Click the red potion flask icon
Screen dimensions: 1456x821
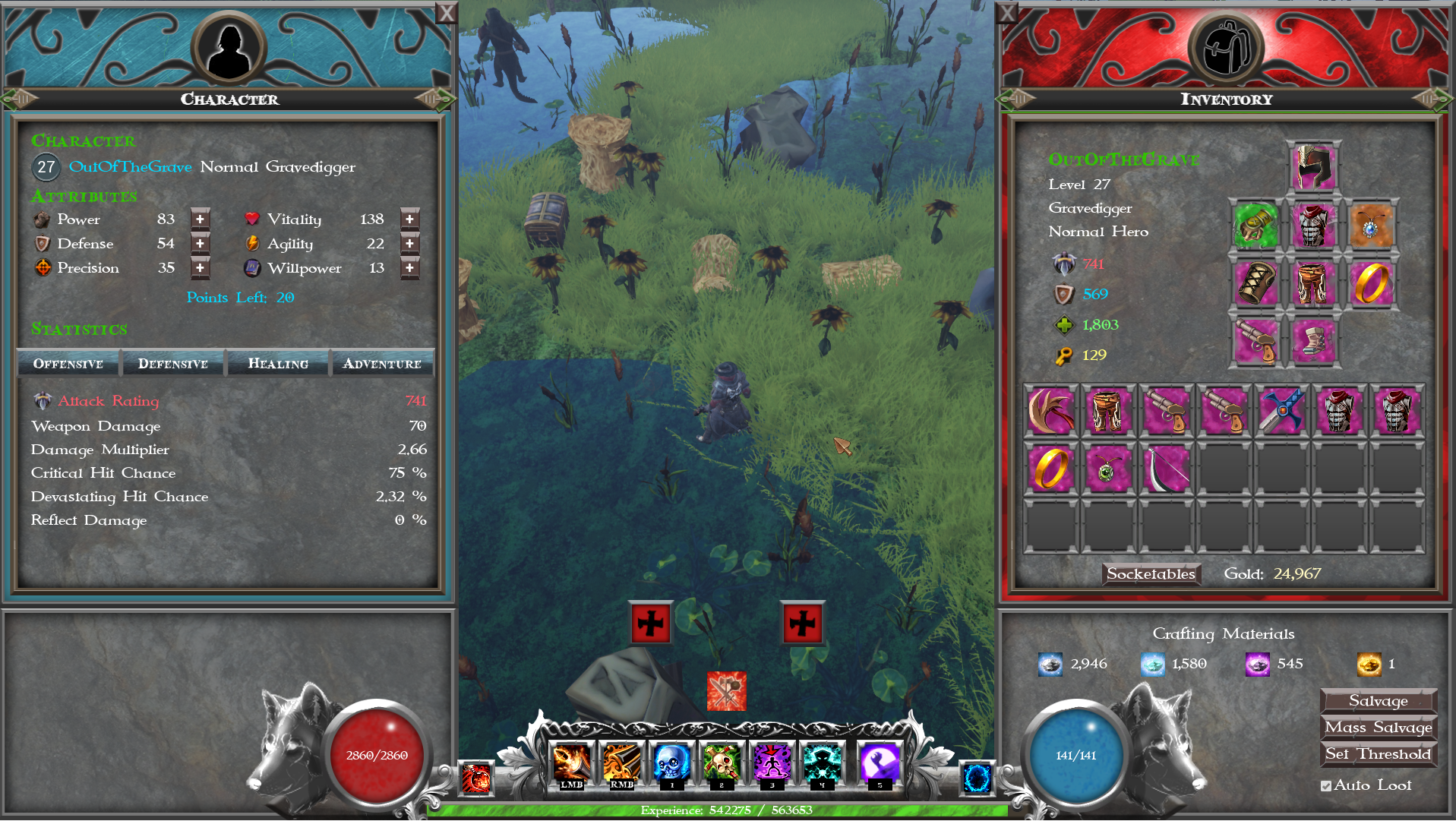click(x=476, y=778)
